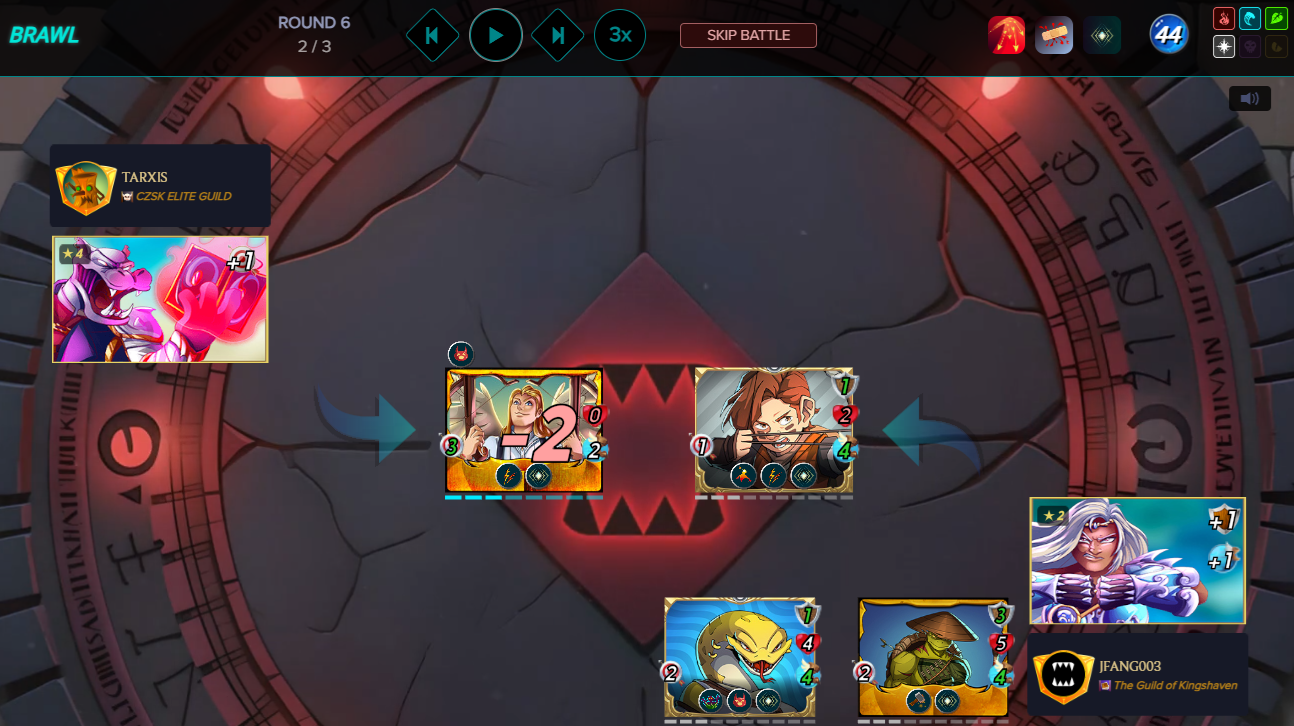Inspect the pink dragon summoner card
The height and width of the screenshot is (726, 1294).
pyautogui.click(x=160, y=299)
